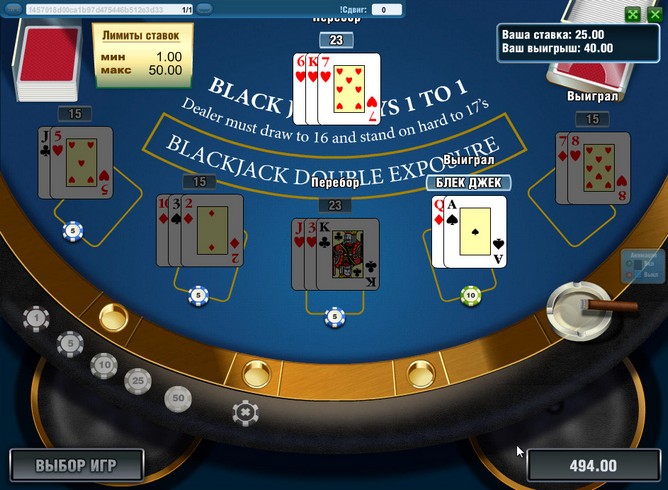Click the Лимиты ставок bet limits panel
Screen dimensions: 668x490
pos(141,53)
